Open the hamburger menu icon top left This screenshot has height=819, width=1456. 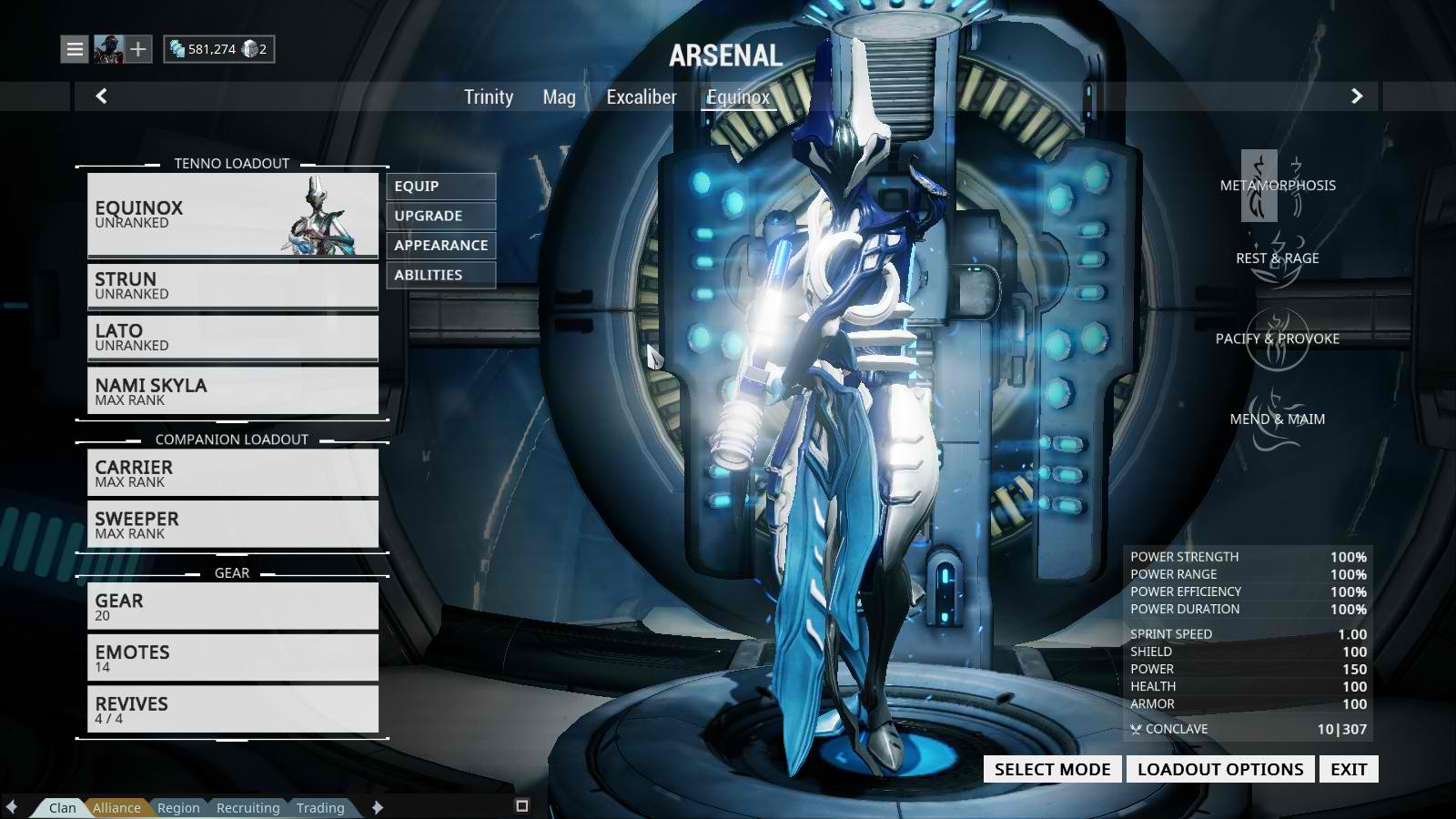[75, 49]
